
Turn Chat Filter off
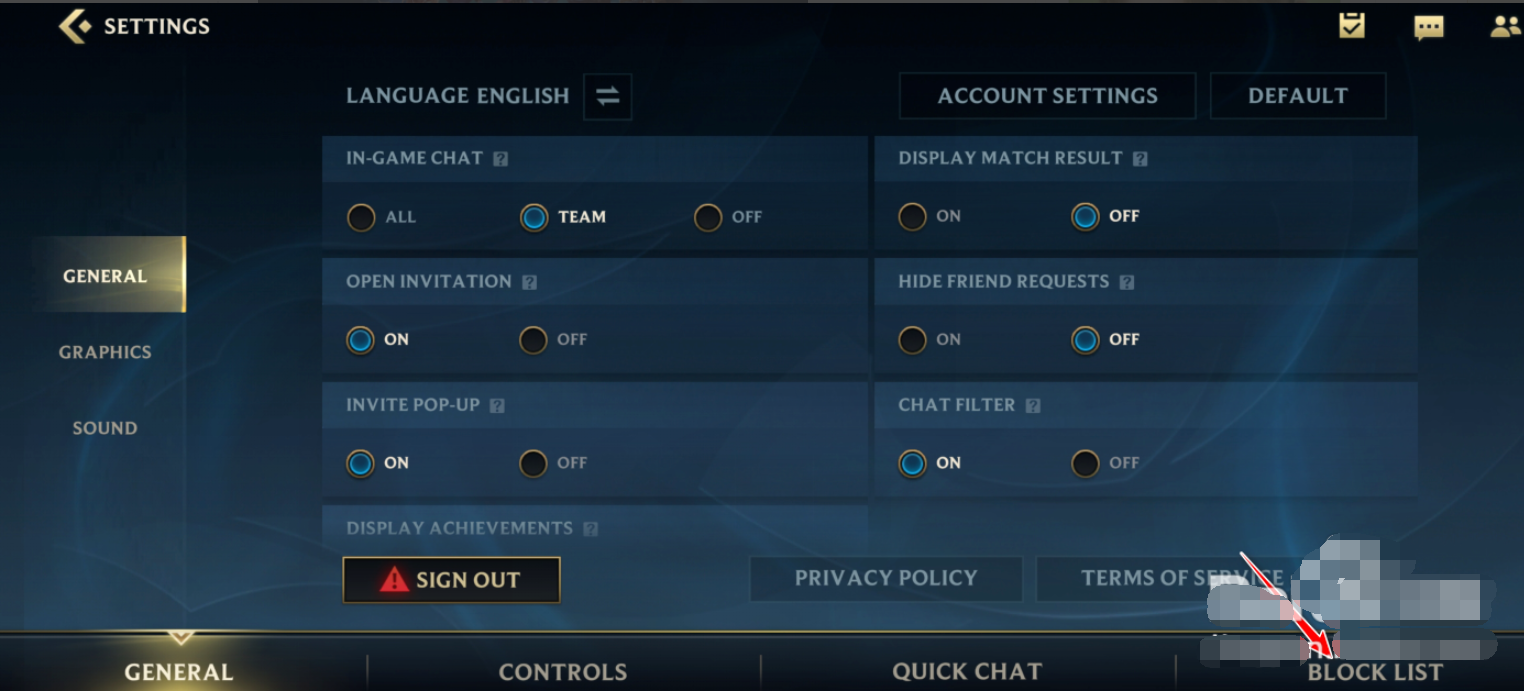point(1085,463)
